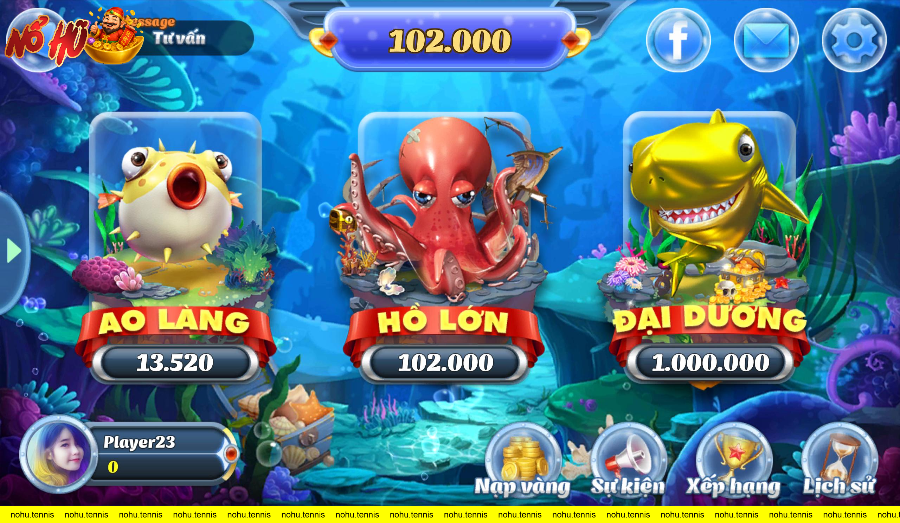Image resolution: width=900 pixels, height=523 pixels.
Task: Open the Facebook button
Action: click(x=678, y=41)
